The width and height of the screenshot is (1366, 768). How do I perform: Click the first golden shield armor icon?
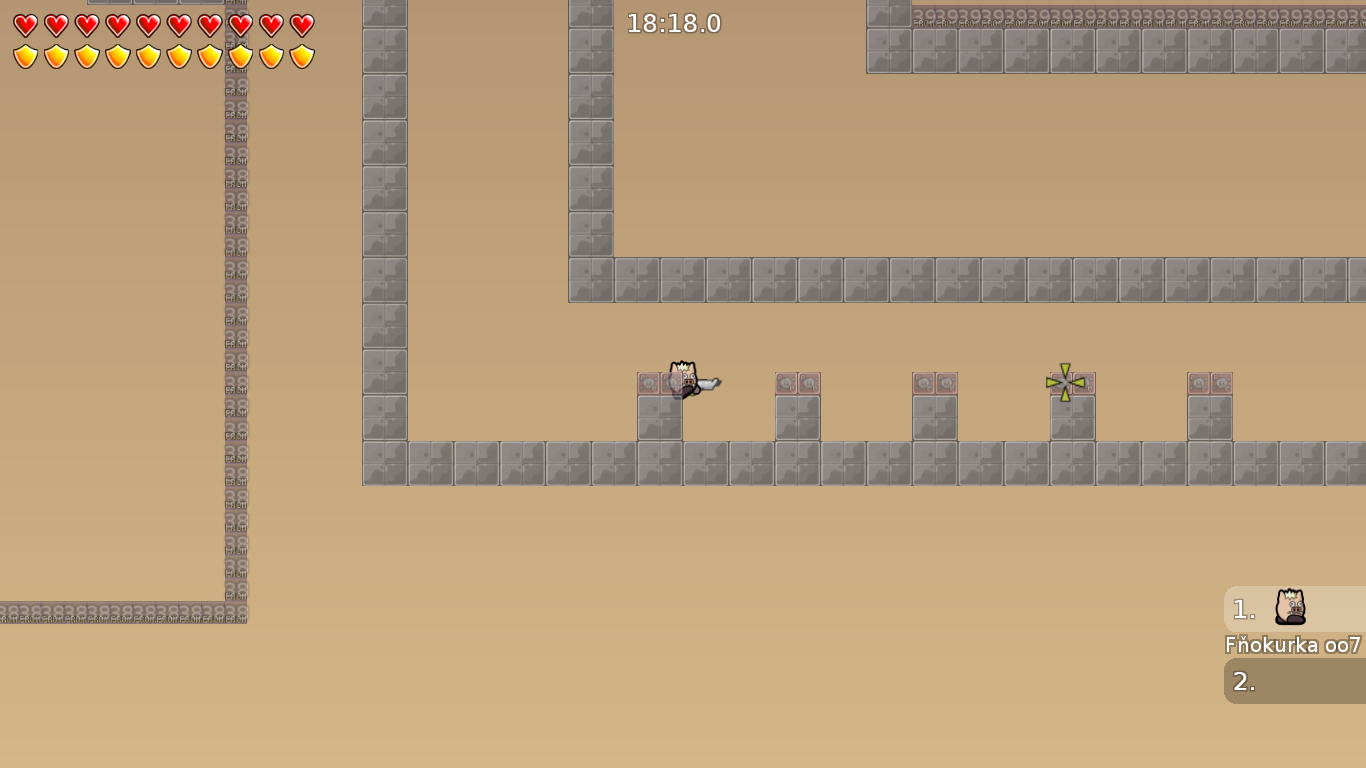23,57
